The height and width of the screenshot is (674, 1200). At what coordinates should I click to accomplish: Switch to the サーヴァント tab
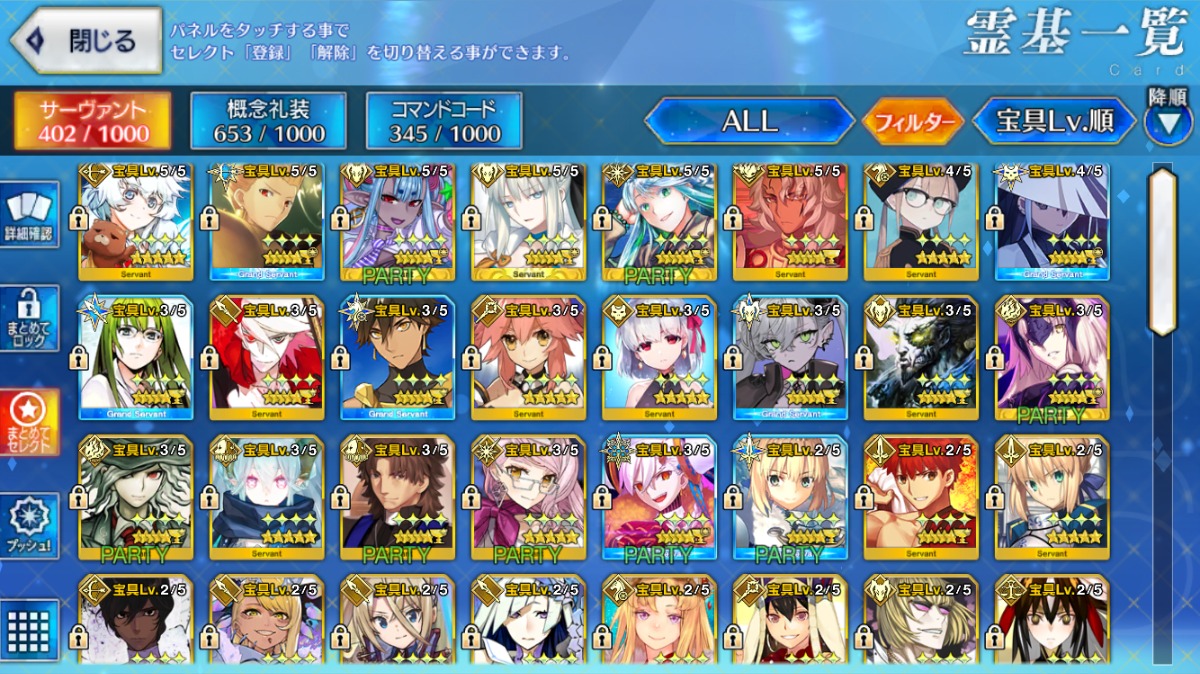(x=91, y=121)
